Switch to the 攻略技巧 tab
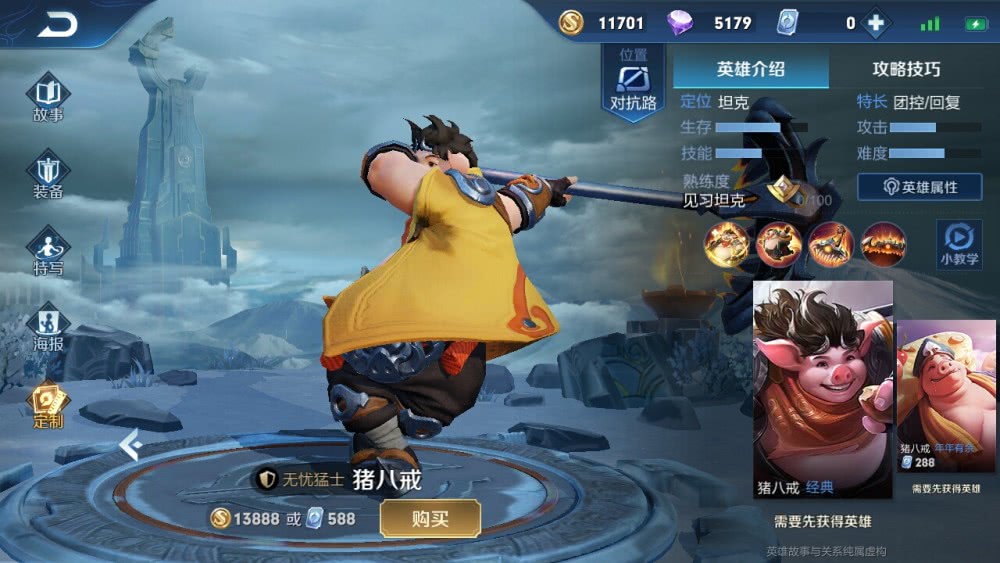 click(906, 69)
